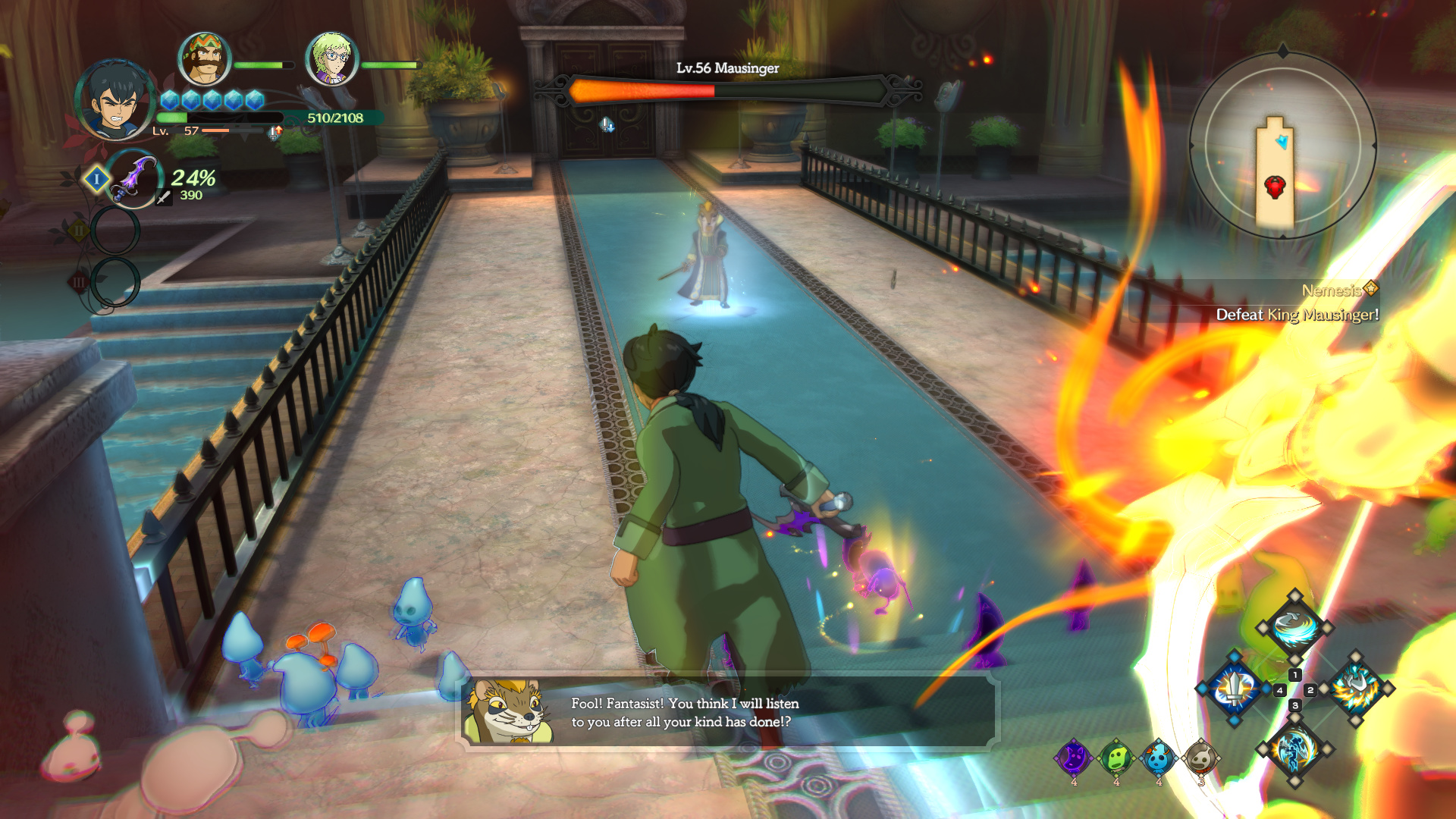Pick the empty weapon slot III ring
The height and width of the screenshot is (819, 1456).
point(115,282)
